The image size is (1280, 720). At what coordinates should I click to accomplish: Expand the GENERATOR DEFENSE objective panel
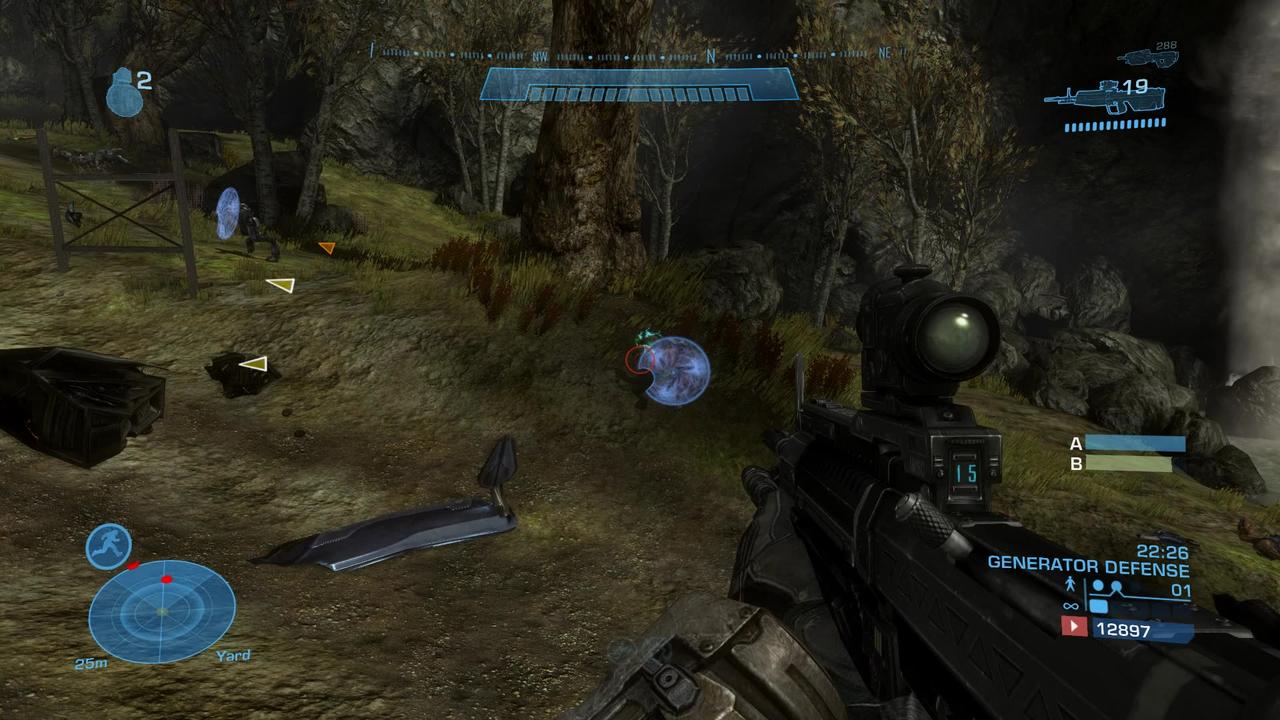coord(1086,565)
